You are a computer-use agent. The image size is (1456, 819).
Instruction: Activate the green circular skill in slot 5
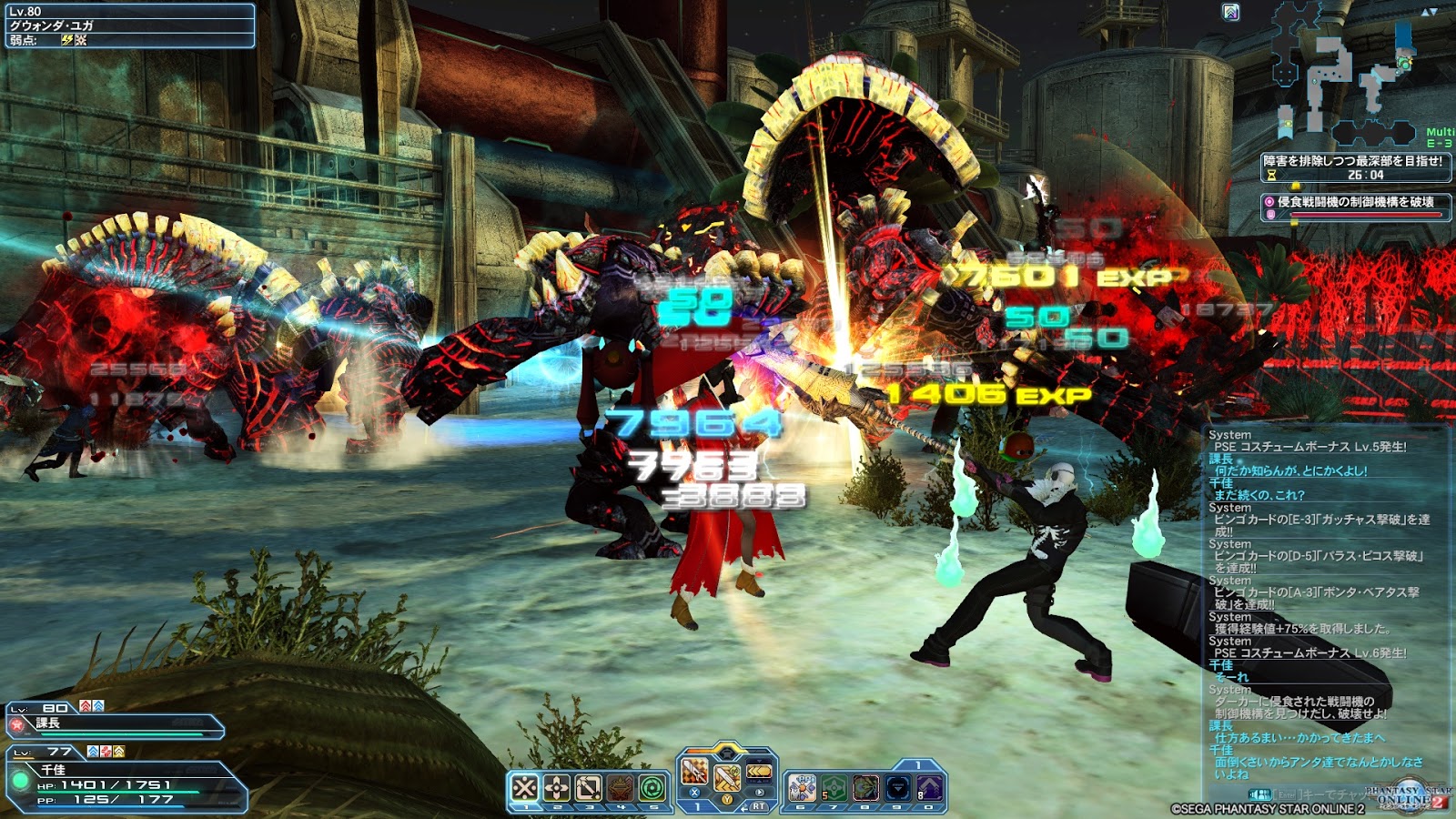pos(652,787)
